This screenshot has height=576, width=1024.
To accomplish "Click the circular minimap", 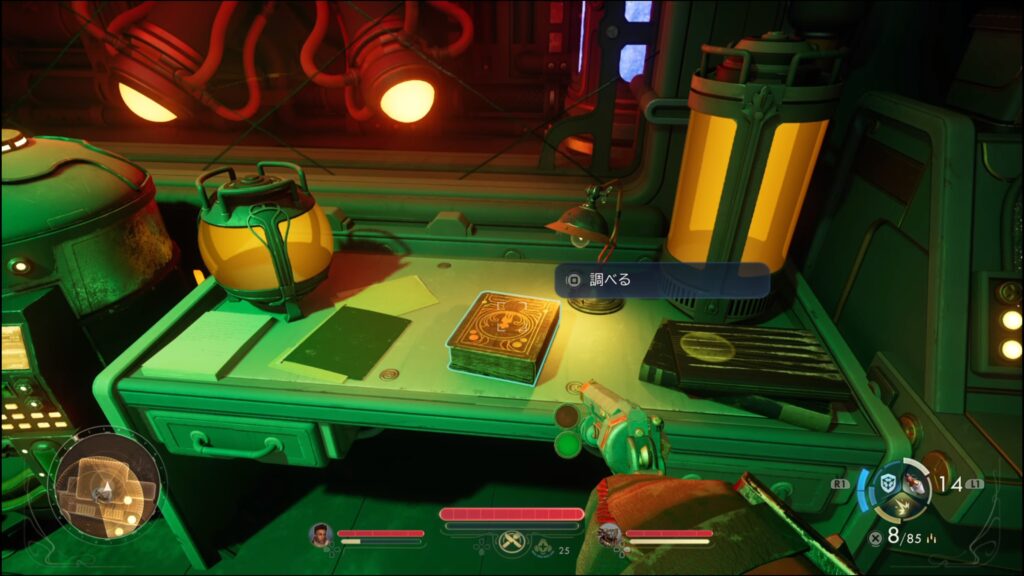I will click(x=106, y=487).
